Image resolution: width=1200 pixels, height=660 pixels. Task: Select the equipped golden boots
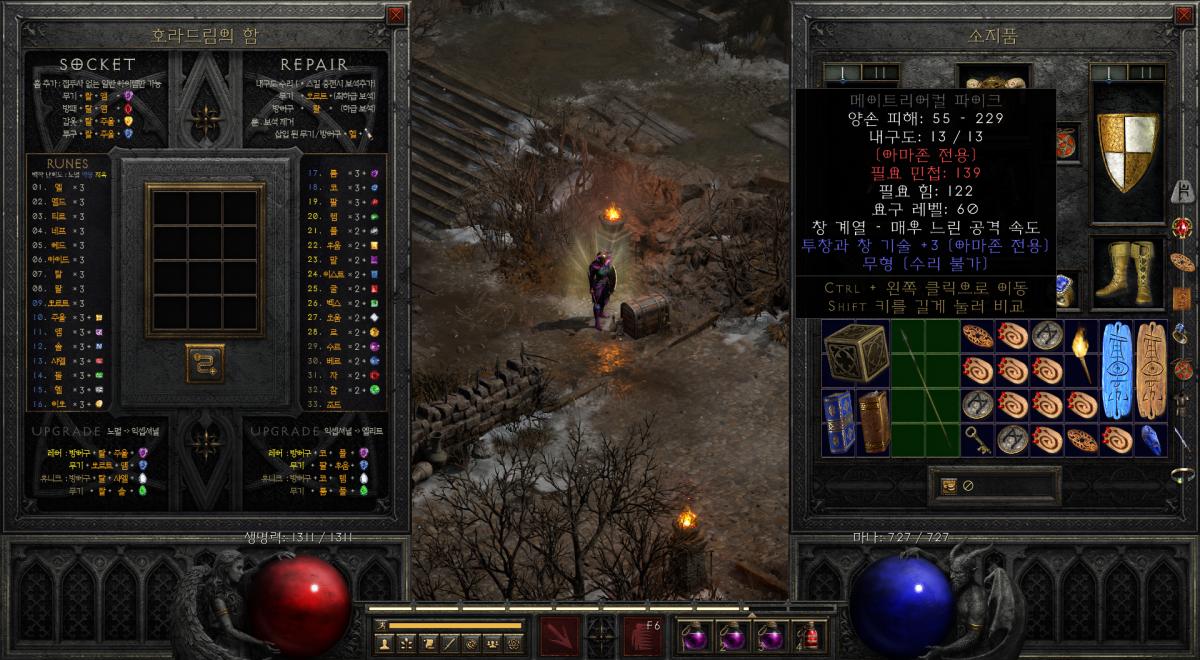pyautogui.click(x=1126, y=272)
